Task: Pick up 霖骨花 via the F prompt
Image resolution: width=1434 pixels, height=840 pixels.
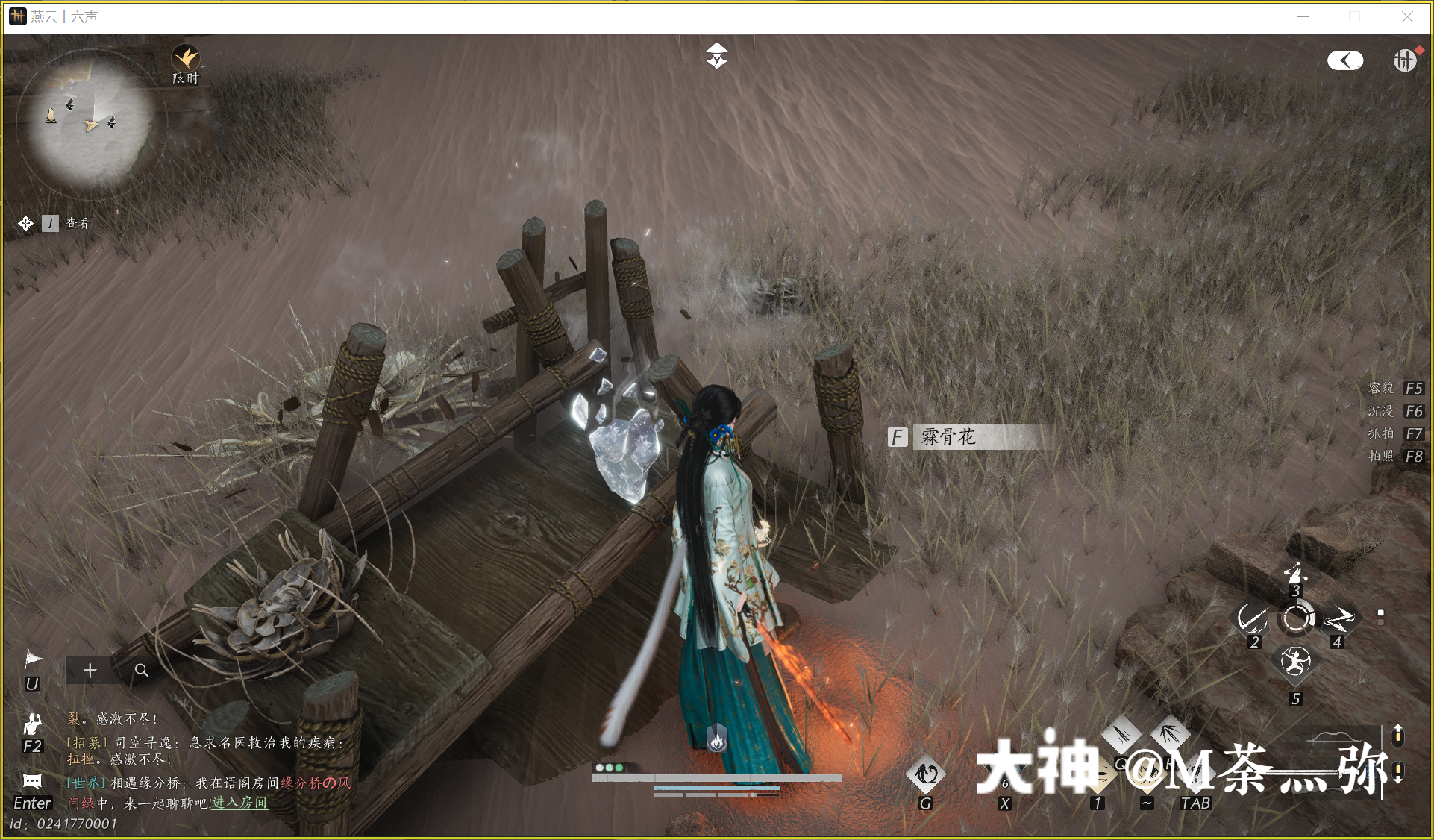Action: [x=898, y=437]
